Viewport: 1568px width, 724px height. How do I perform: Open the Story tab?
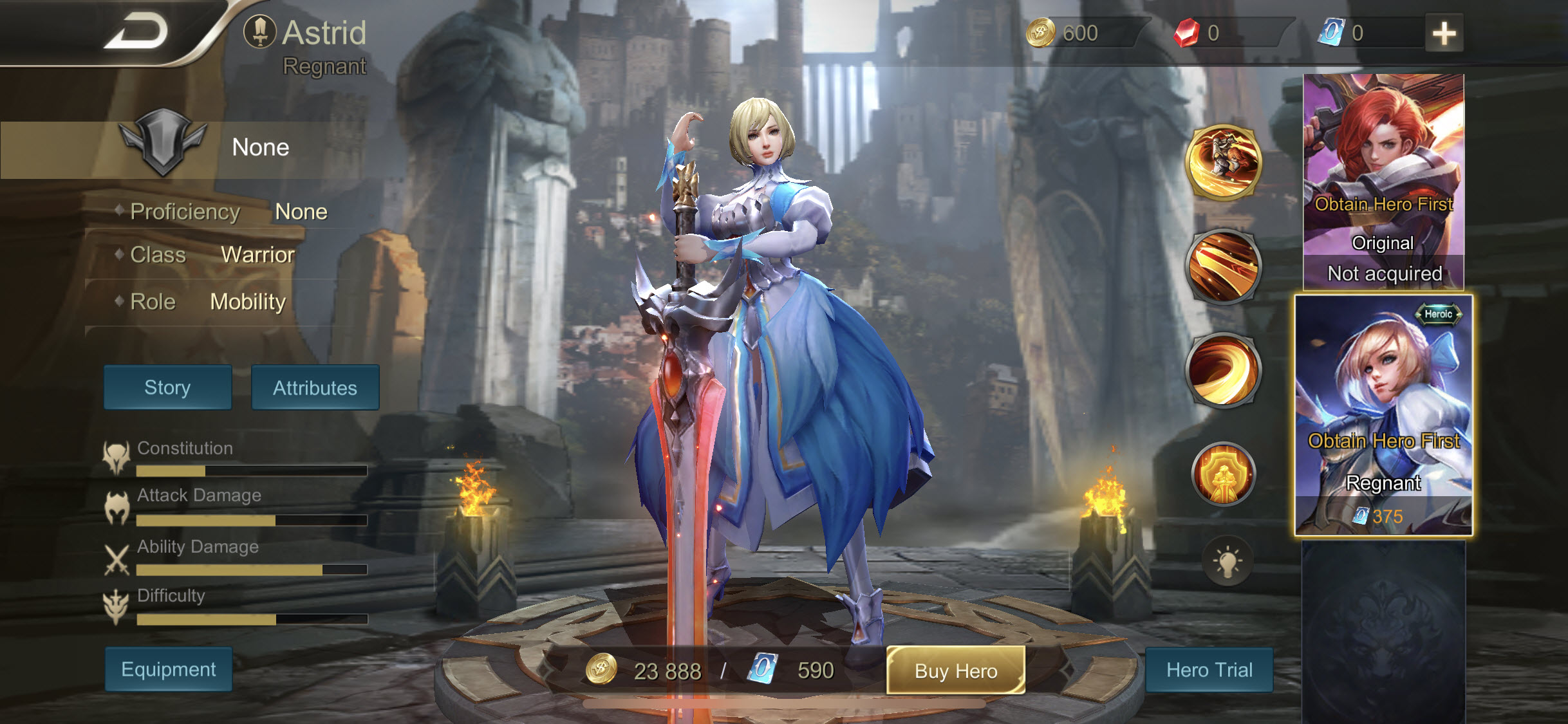tap(167, 387)
